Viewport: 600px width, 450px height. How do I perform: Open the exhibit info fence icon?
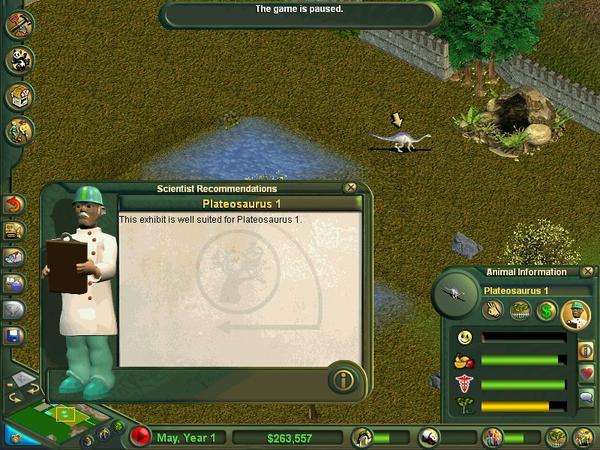521,311
